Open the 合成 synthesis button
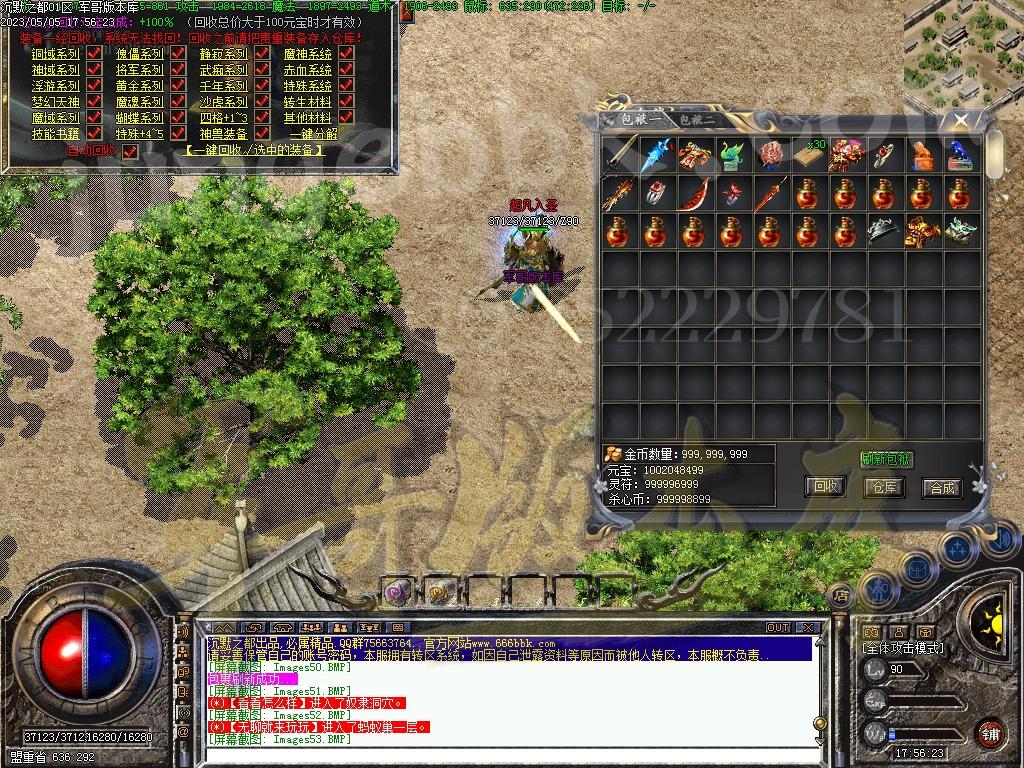This screenshot has width=1024, height=768. pos(942,487)
